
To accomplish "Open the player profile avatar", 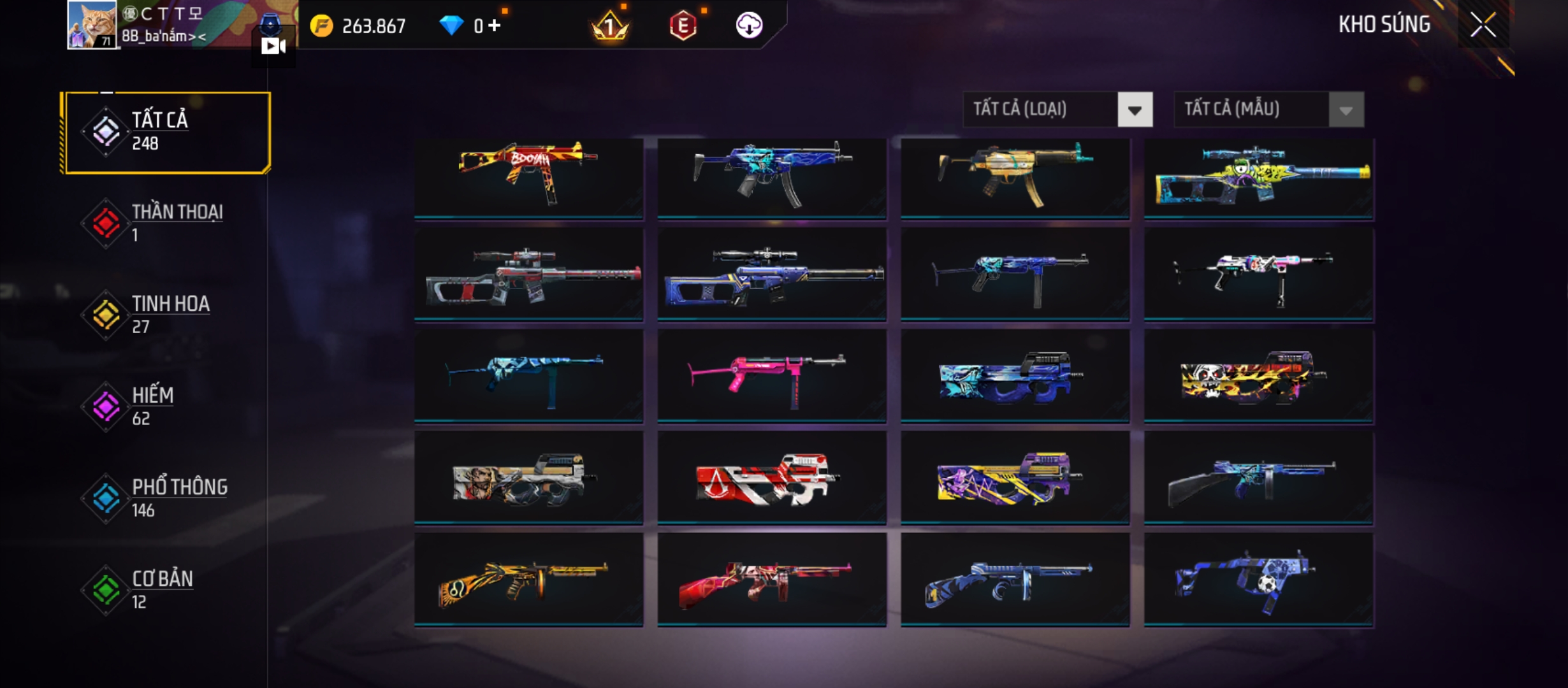I will tap(92, 25).
